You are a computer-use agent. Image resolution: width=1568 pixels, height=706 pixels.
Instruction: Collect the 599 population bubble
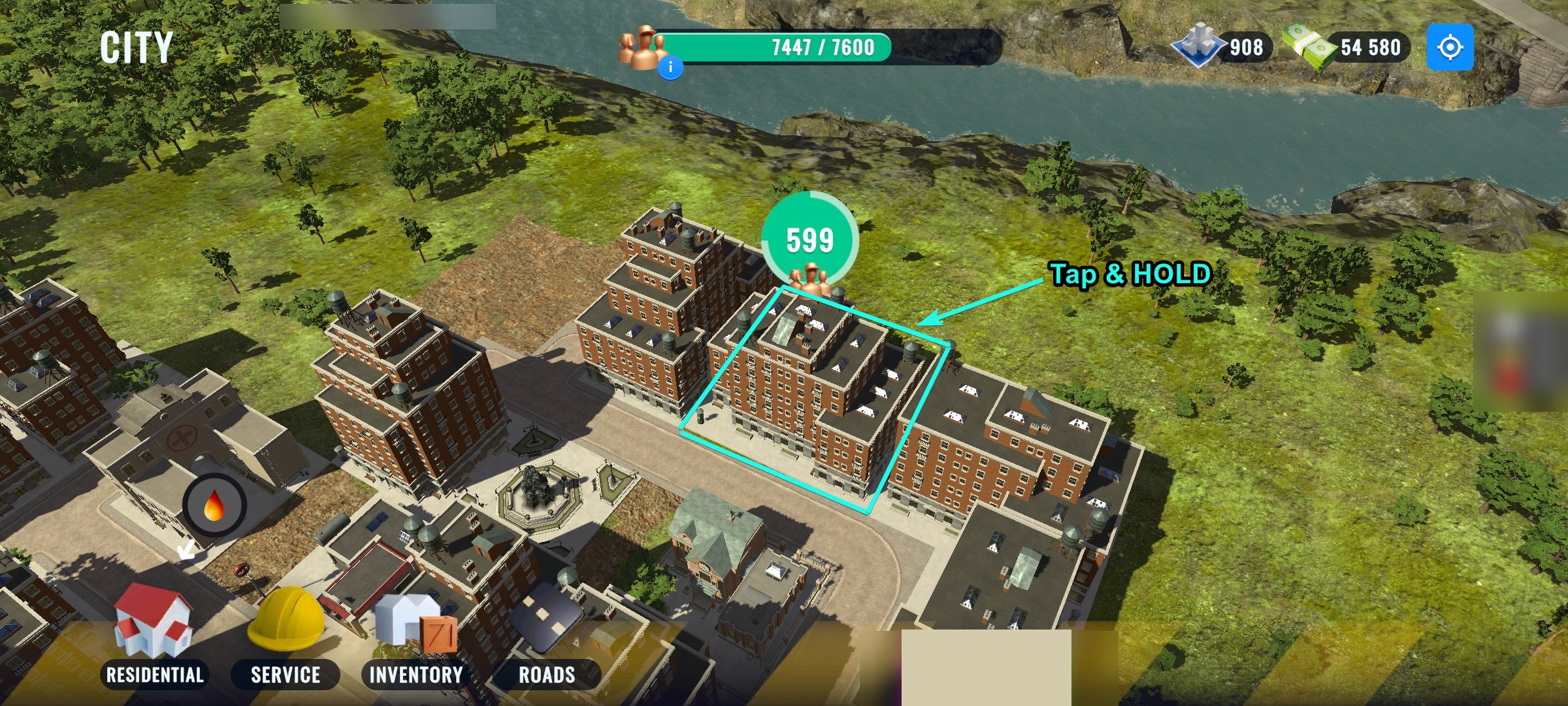[x=809, y=241]
